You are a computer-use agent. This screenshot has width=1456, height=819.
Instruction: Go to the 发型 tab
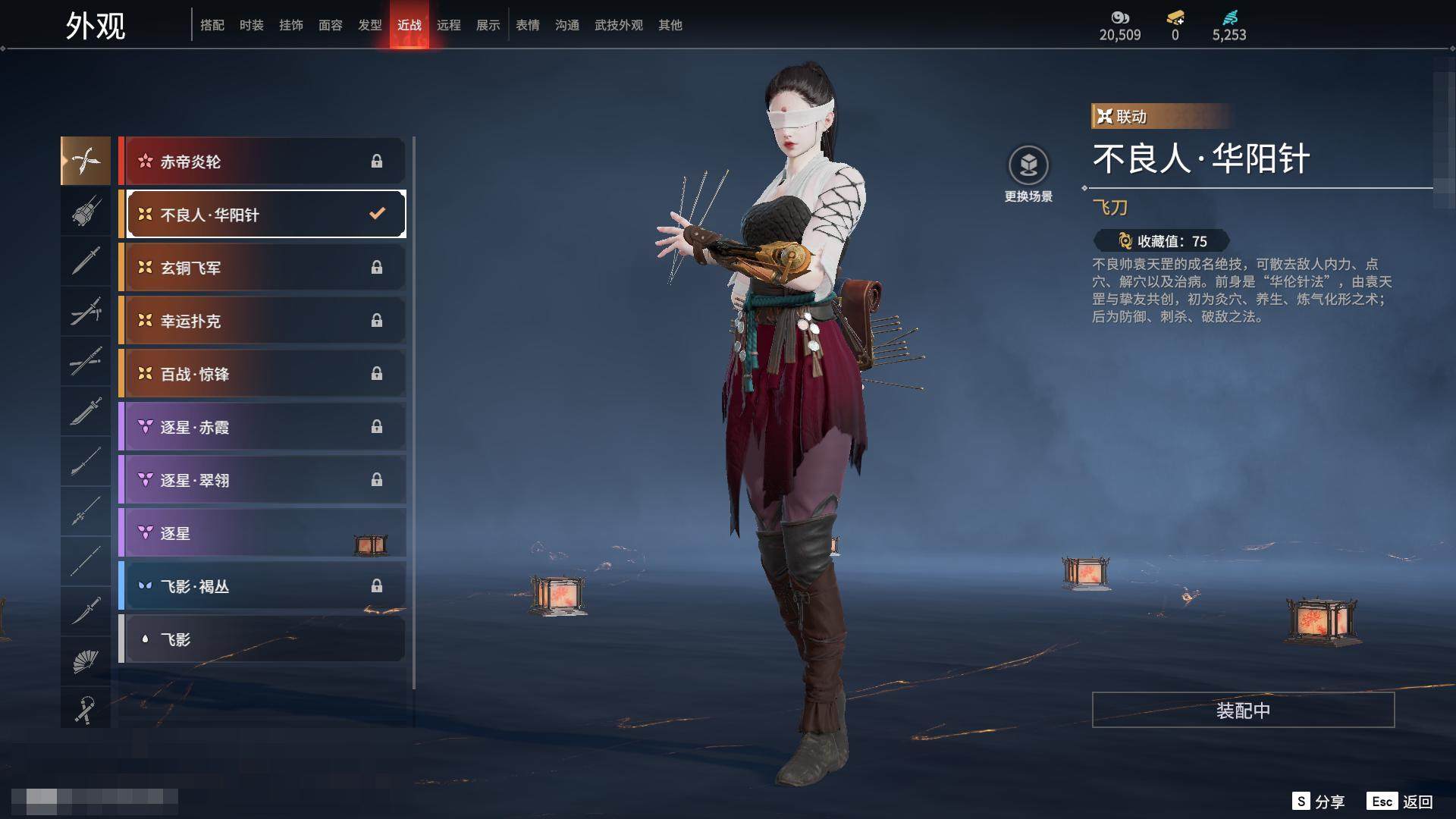[369, 26]
